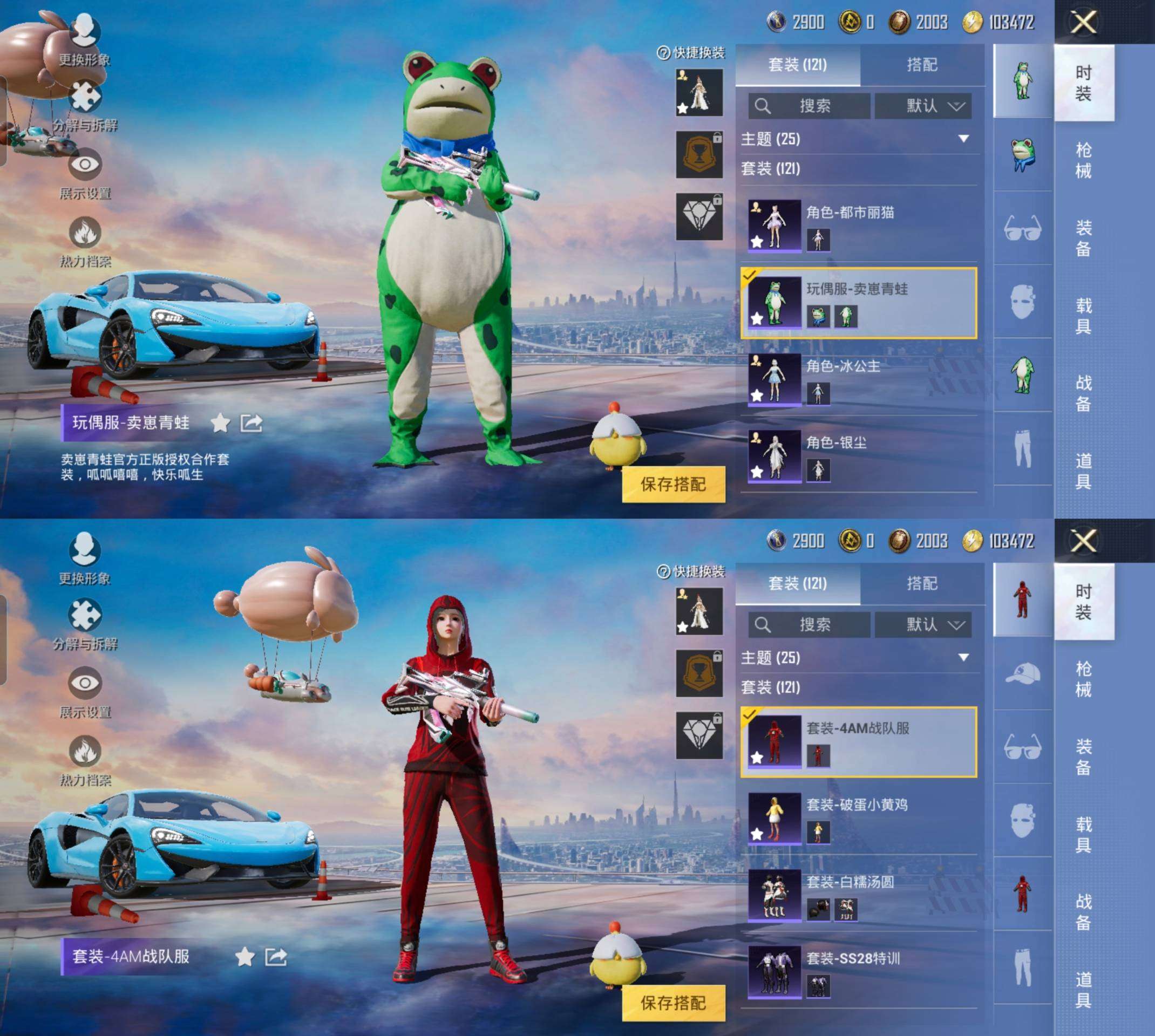1155x1036 pixels.
Task: Toggle the star beside the 套装-4AM战队服 title
Action: coord(245,957)
